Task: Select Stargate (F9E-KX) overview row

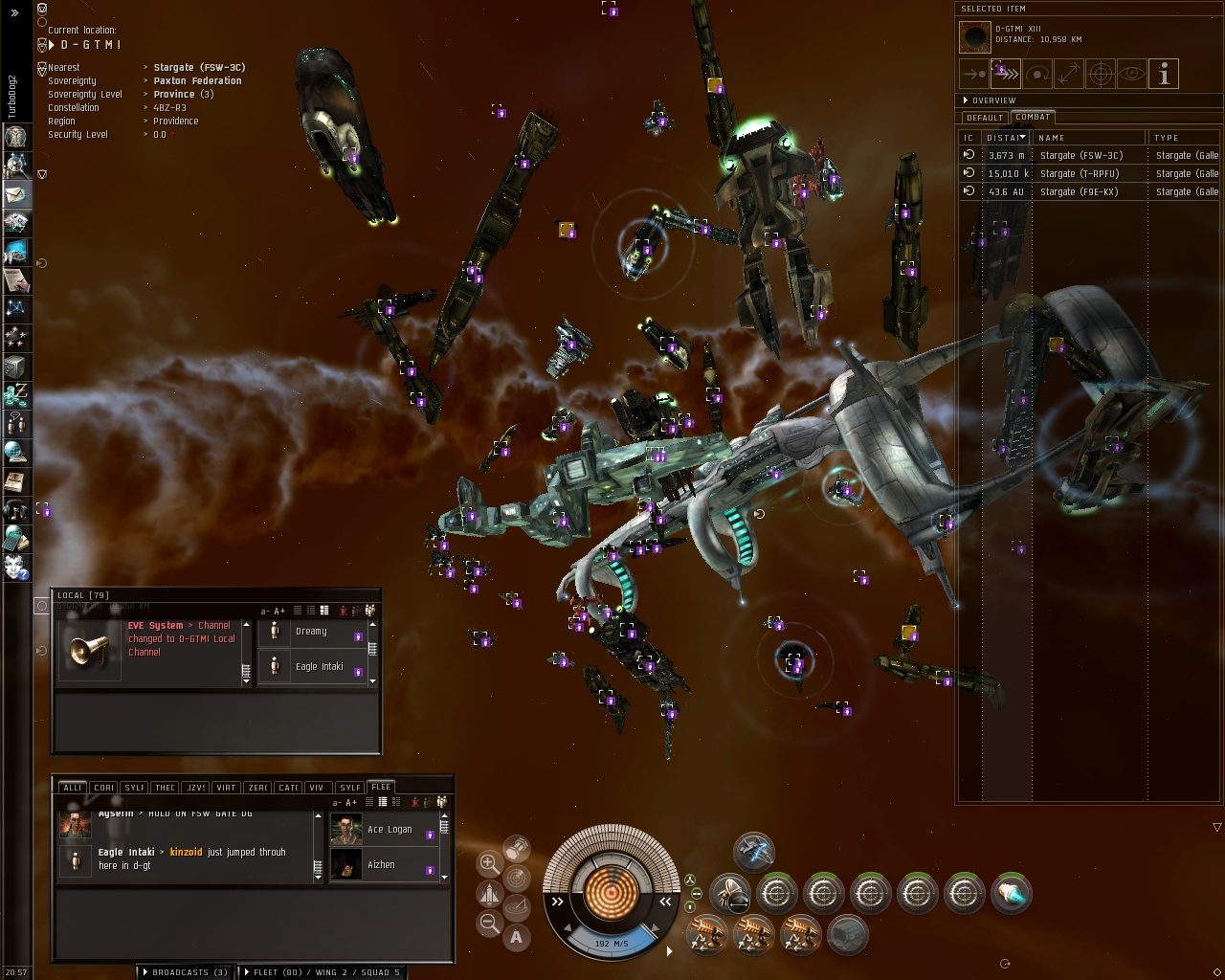Action: (x=1080, y=191)
